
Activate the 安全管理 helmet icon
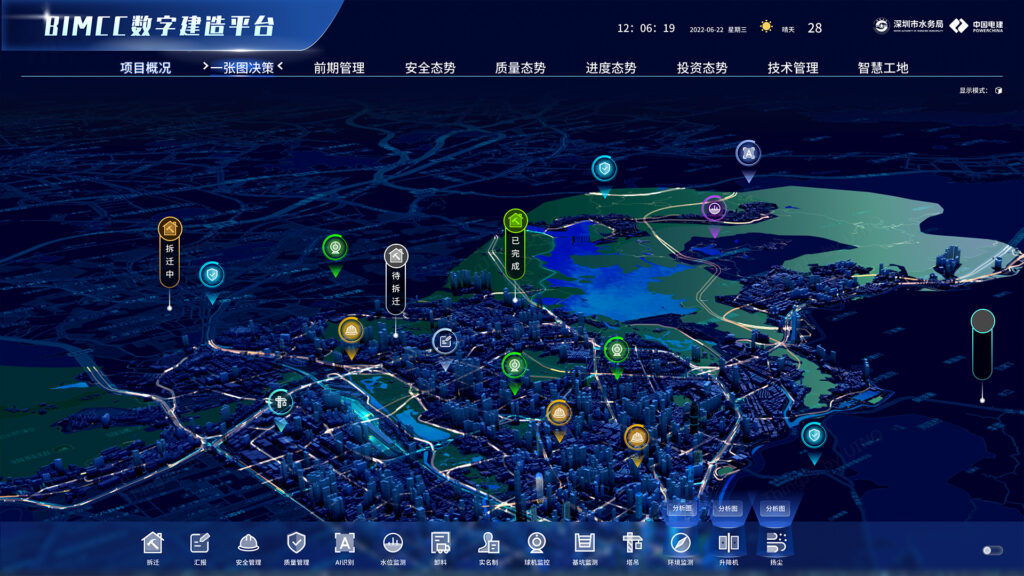(248, 543)
